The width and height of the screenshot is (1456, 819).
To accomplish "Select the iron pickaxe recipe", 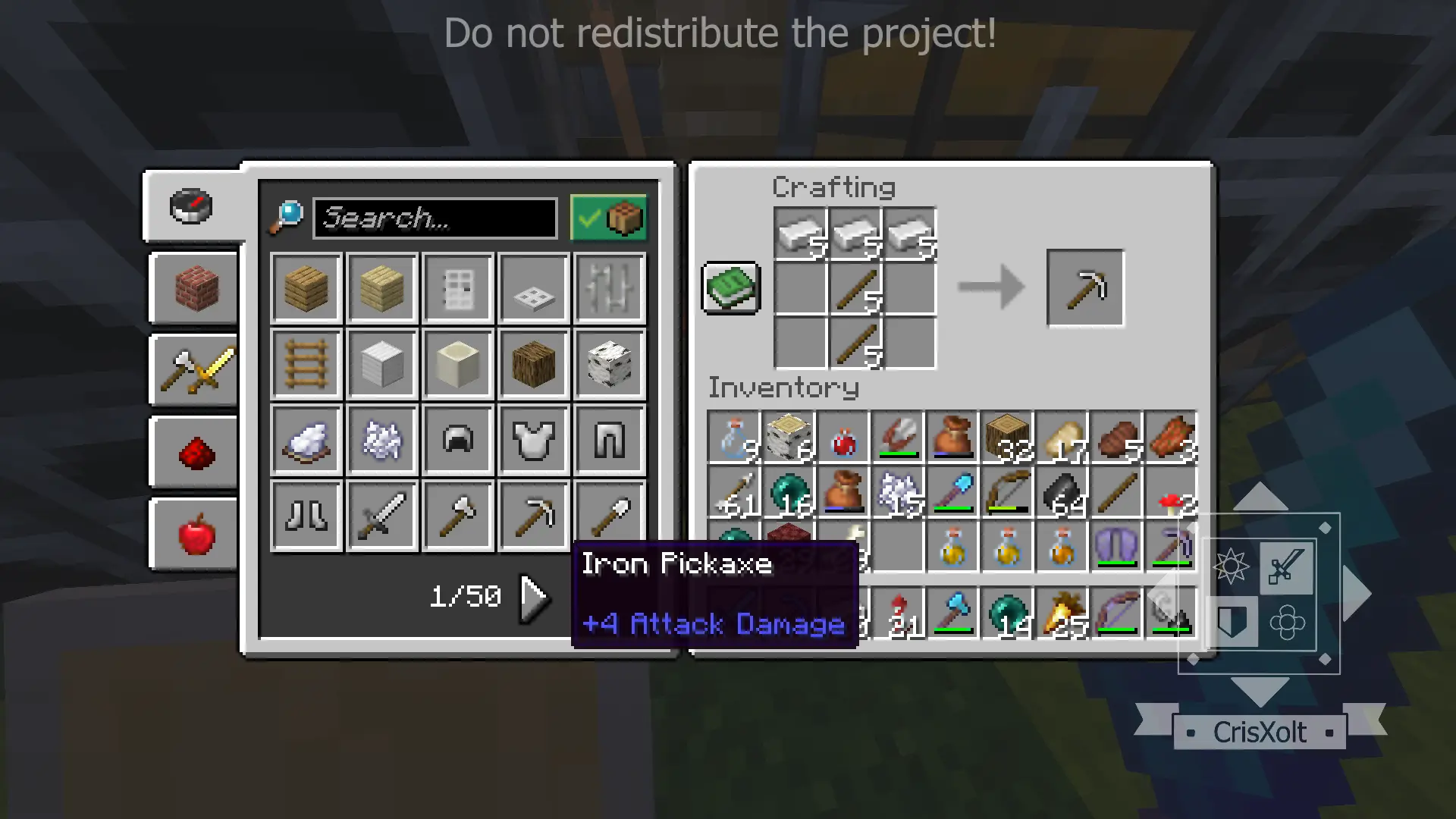I will pos(534,516).
